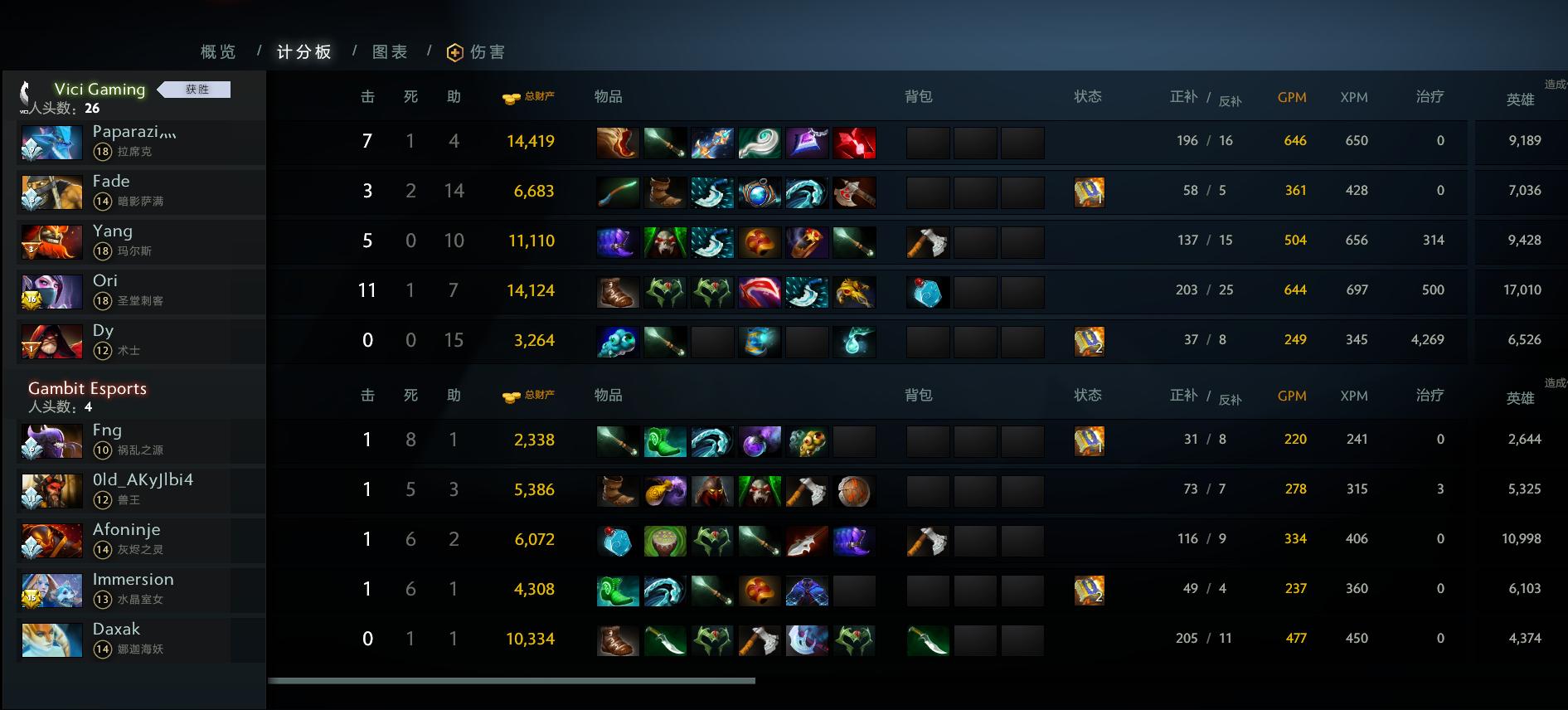Click Glimmer Cape in Immersion's item row

tap(808, 590)
